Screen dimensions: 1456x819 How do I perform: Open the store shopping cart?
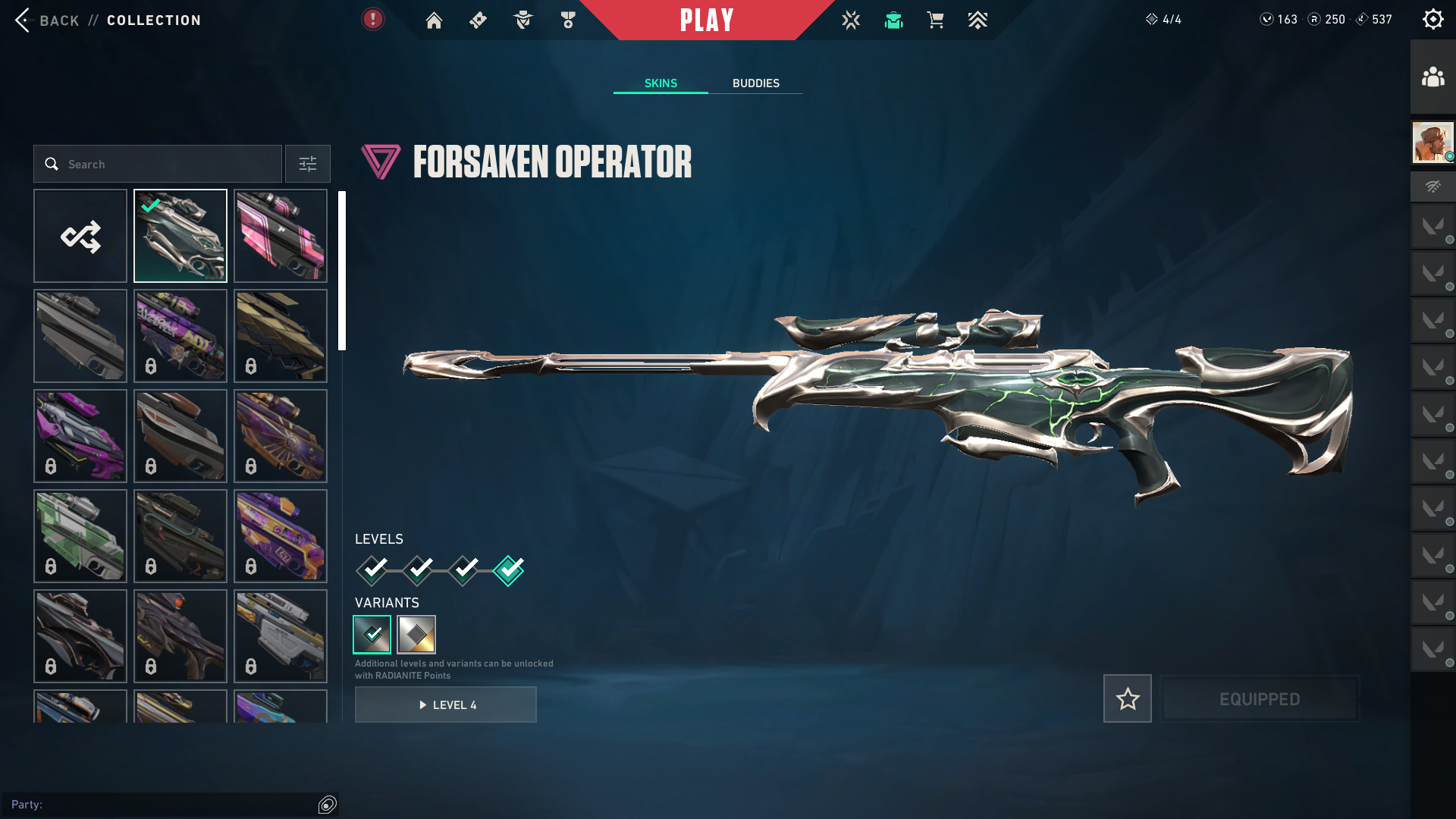935,20
